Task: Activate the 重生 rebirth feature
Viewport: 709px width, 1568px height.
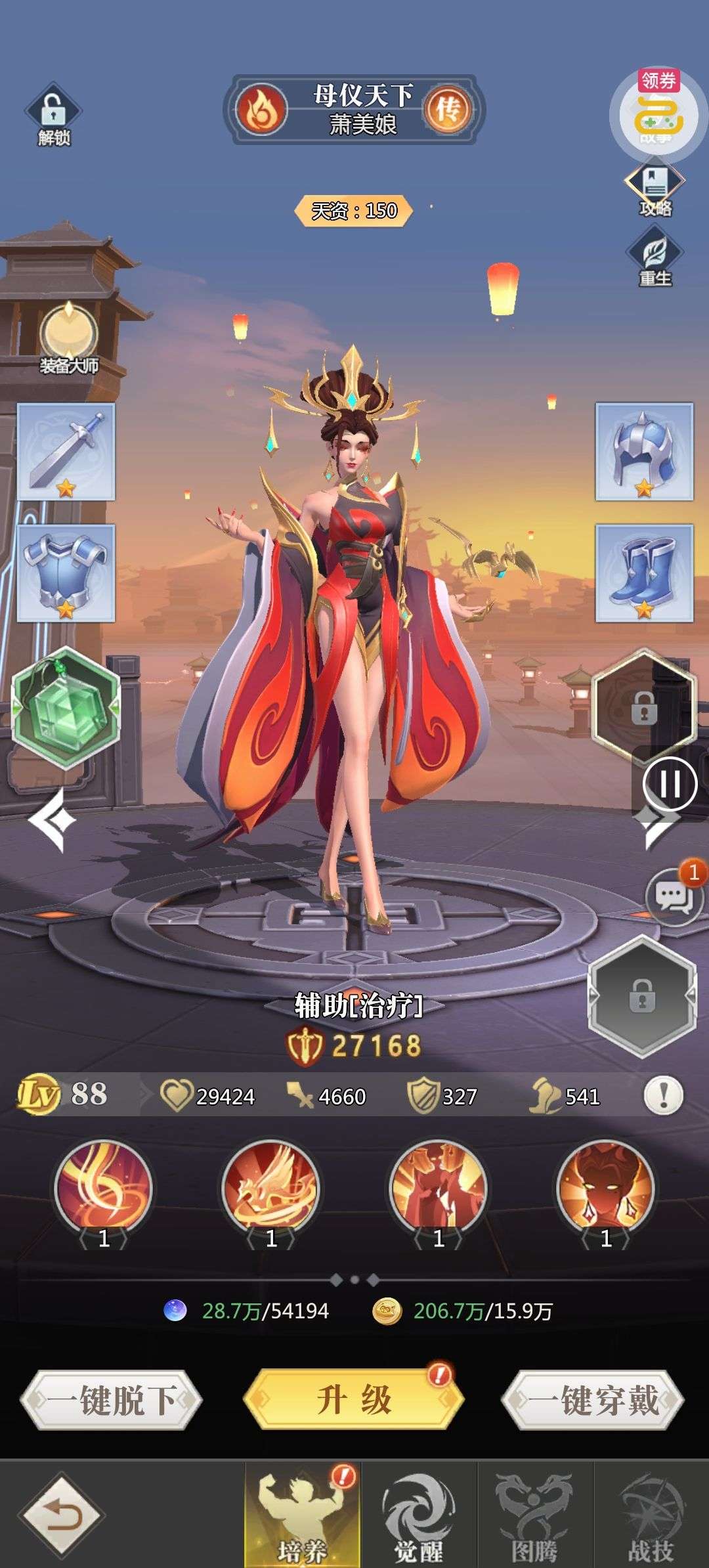Action: point(655,257)
